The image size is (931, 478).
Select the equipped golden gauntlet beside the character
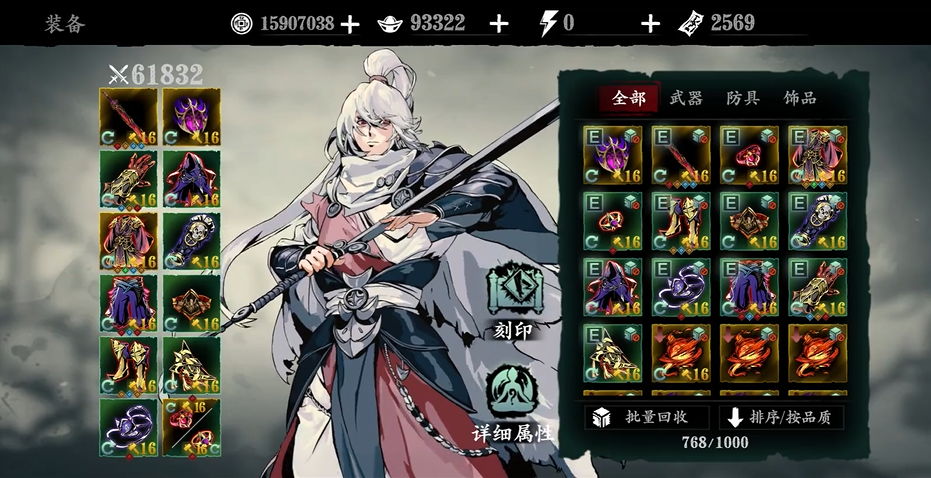click(x=128, y=179)
